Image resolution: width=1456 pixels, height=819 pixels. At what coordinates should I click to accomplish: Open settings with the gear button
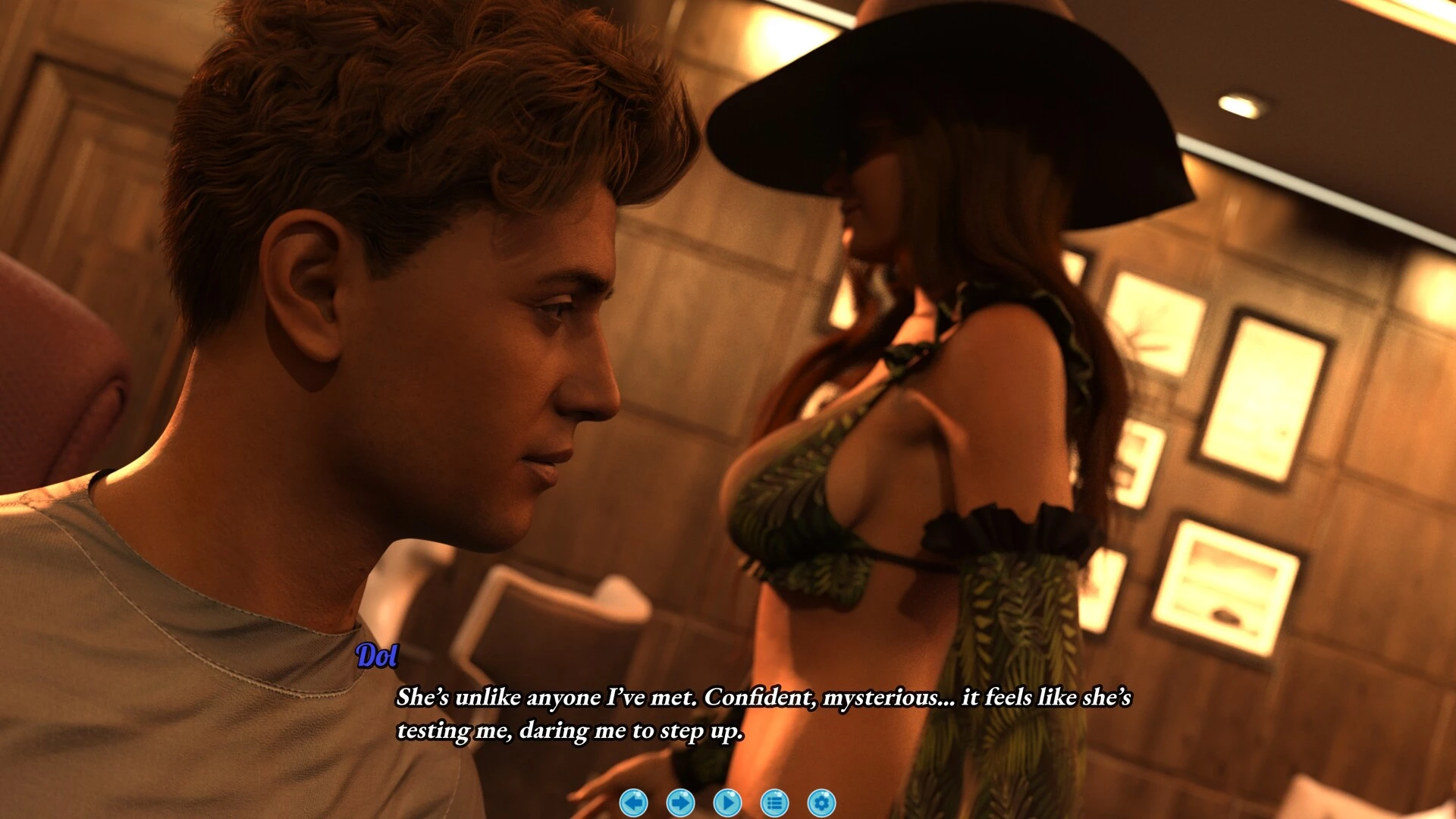pyautogui.click(x=821, y=802)
